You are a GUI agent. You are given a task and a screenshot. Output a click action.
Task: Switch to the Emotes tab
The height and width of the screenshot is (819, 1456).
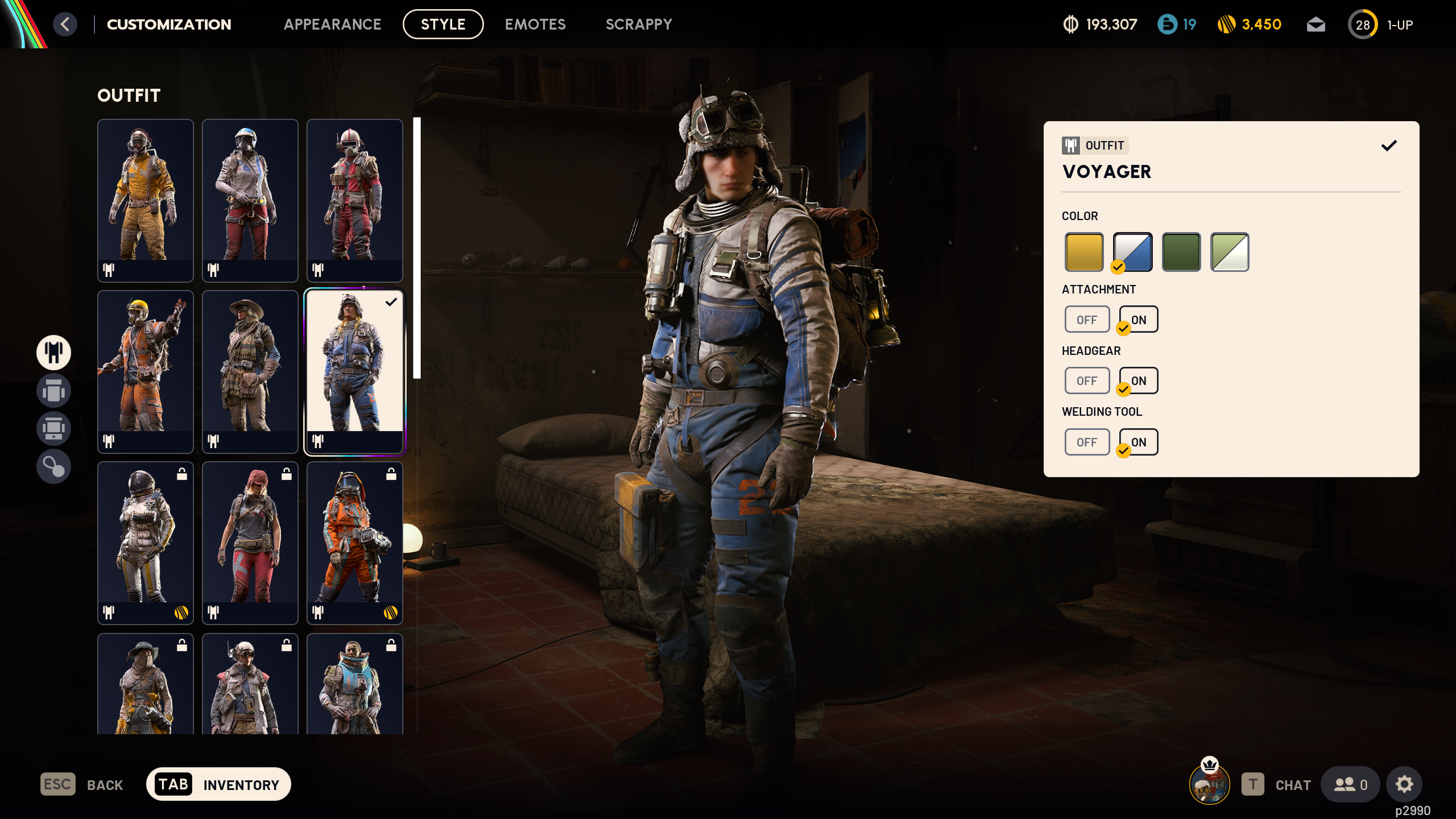pos(535,24)
